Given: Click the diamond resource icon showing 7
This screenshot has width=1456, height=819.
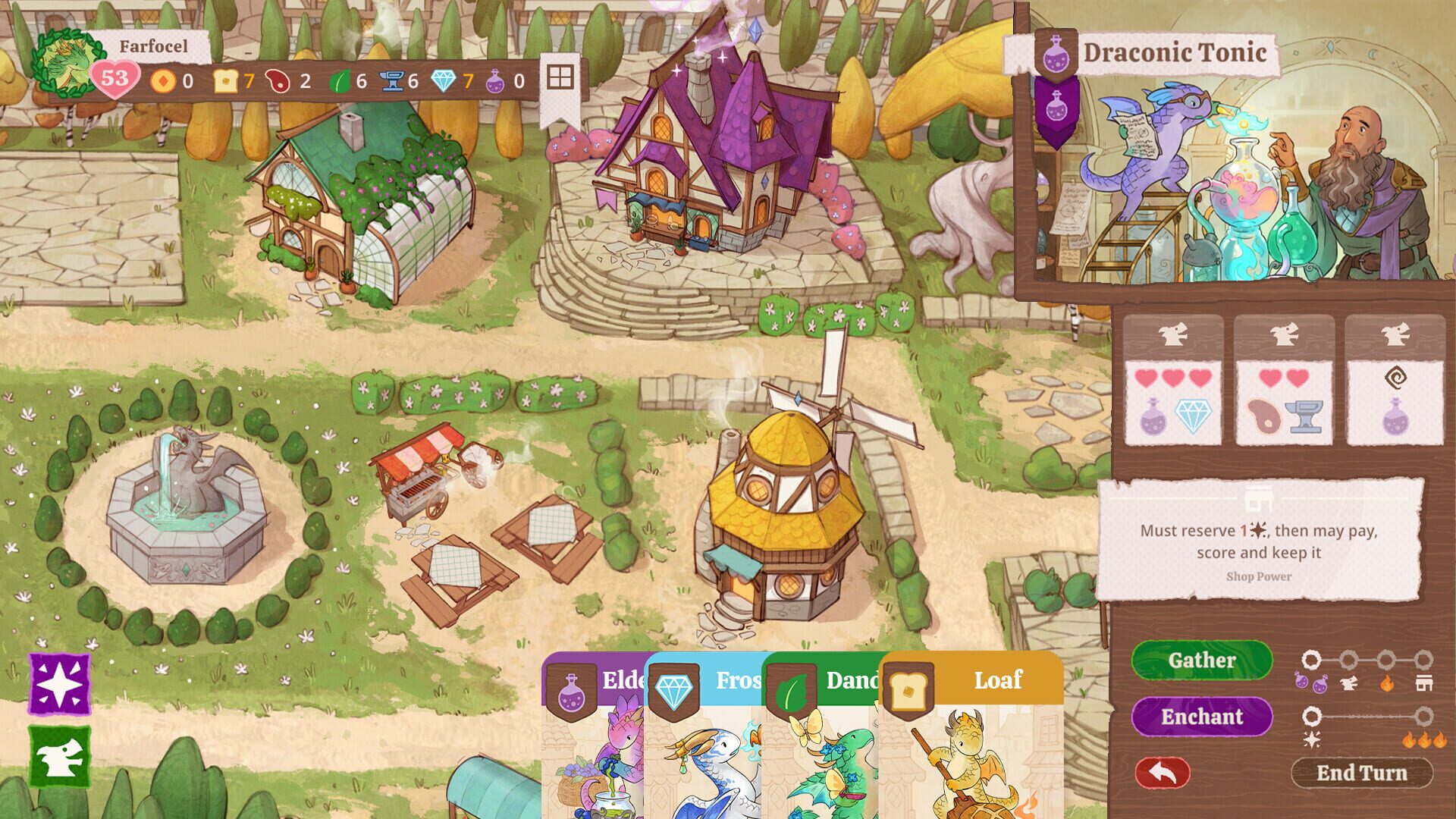Looking at the screenshot, I should (443, 81).
